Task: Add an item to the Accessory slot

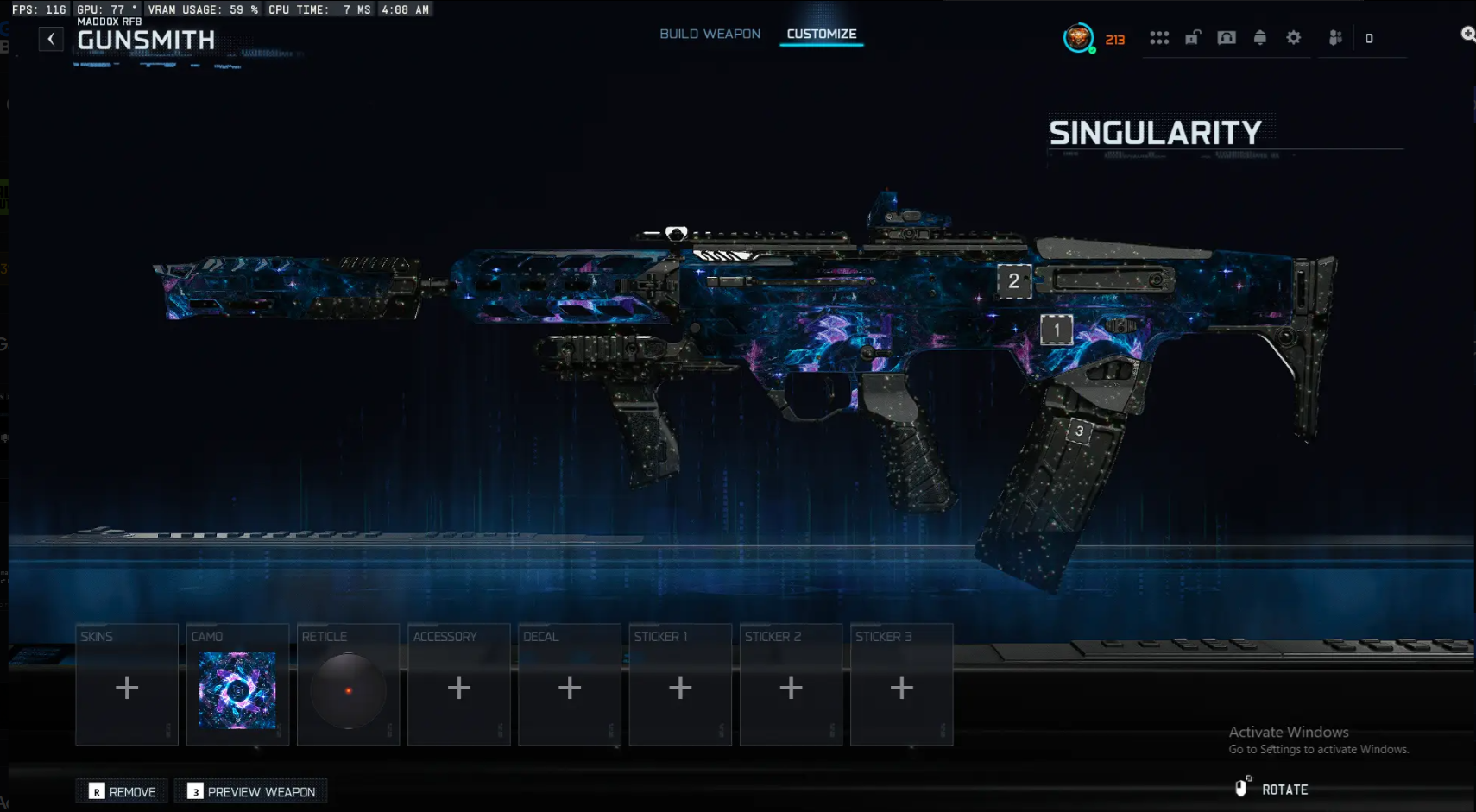Action: (x=459, y=686)
